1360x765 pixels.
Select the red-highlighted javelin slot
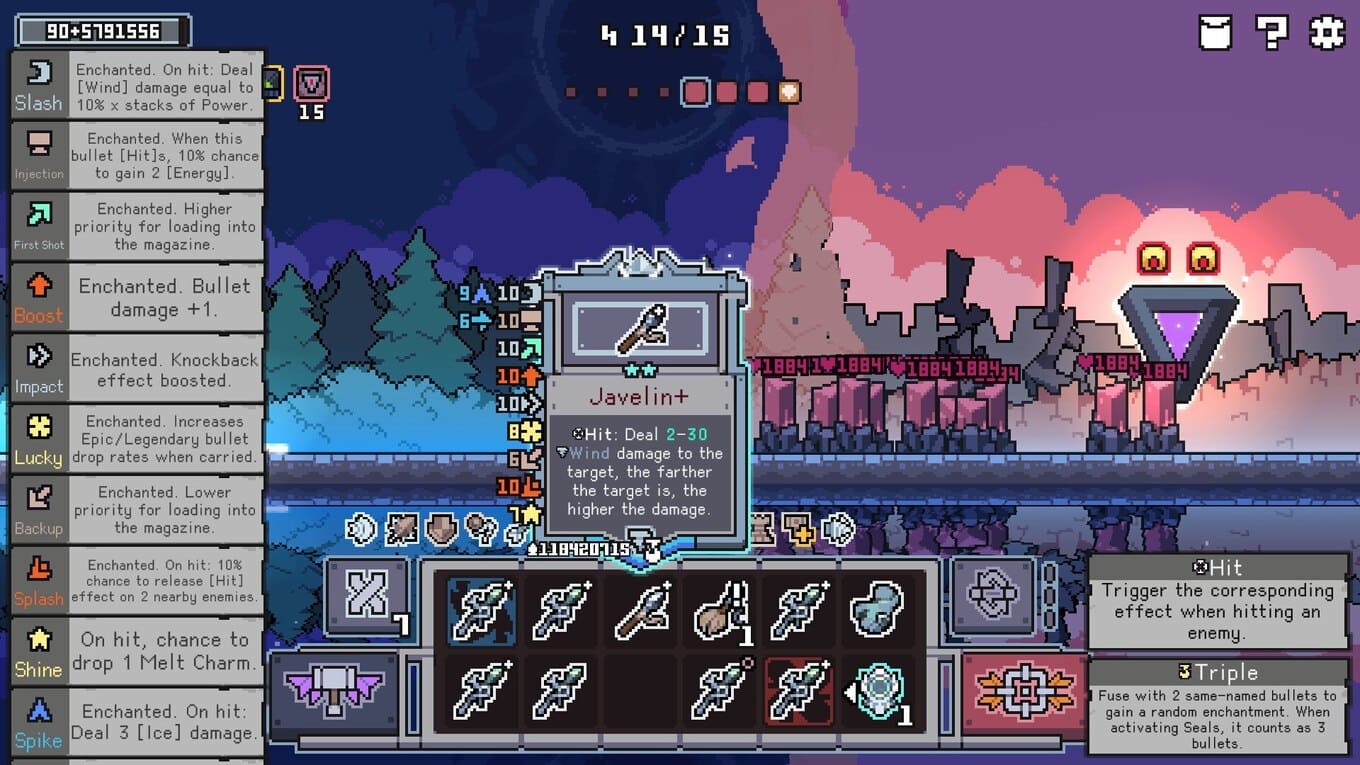(798, 690)
